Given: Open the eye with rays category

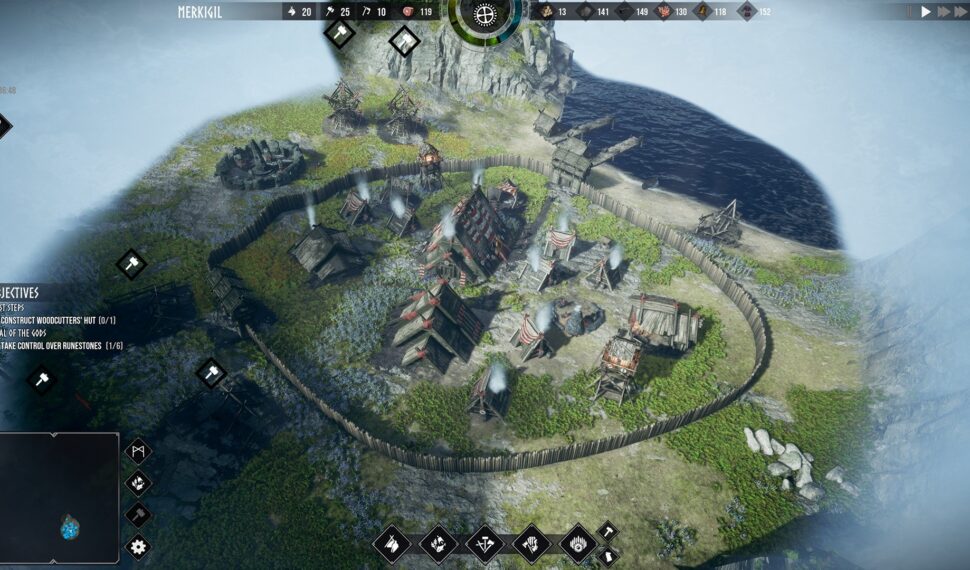Looking at the screenshot, I should pos(579,544).
